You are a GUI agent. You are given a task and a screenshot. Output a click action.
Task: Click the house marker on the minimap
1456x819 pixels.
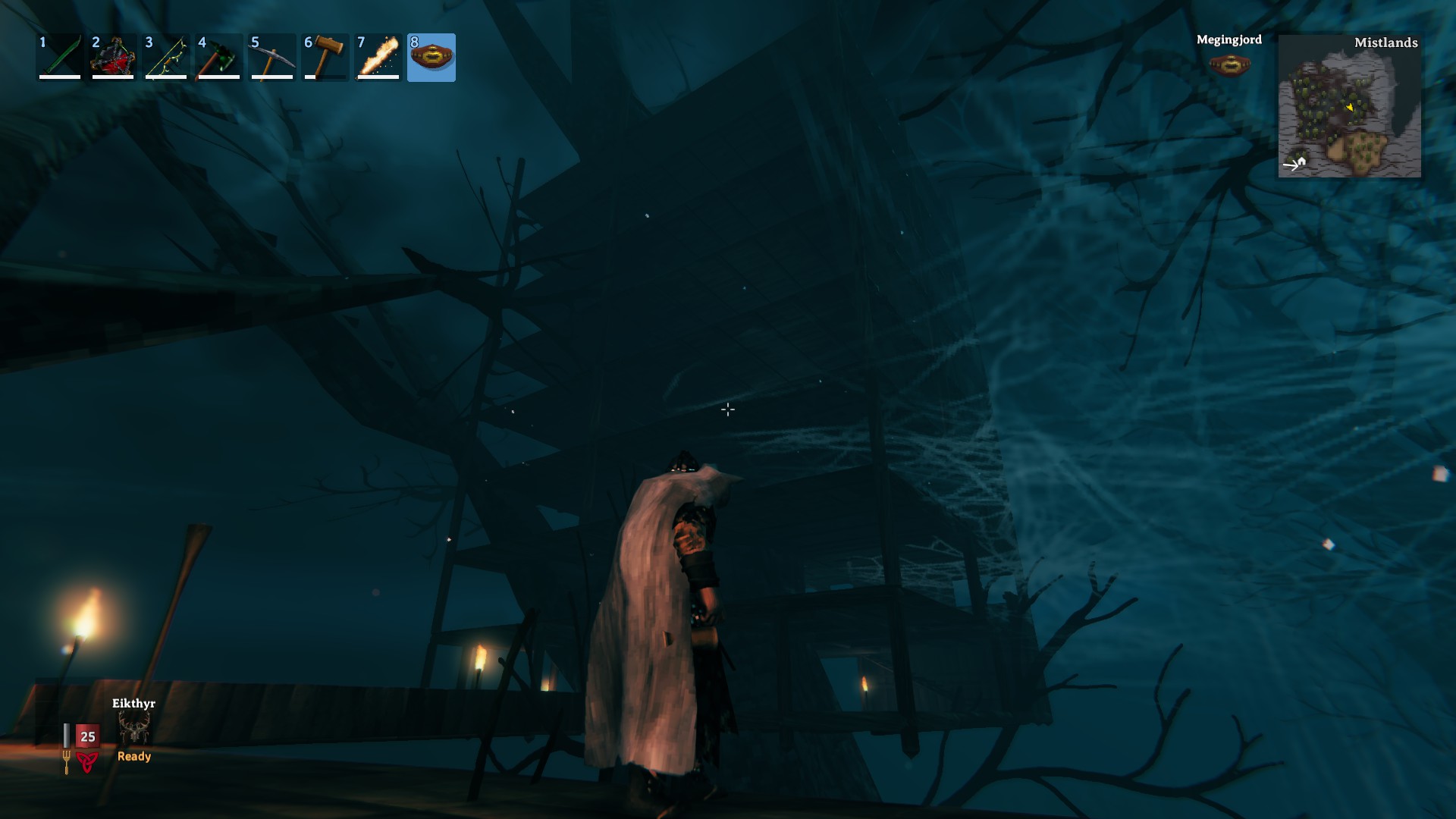[x=1301, y=161]
